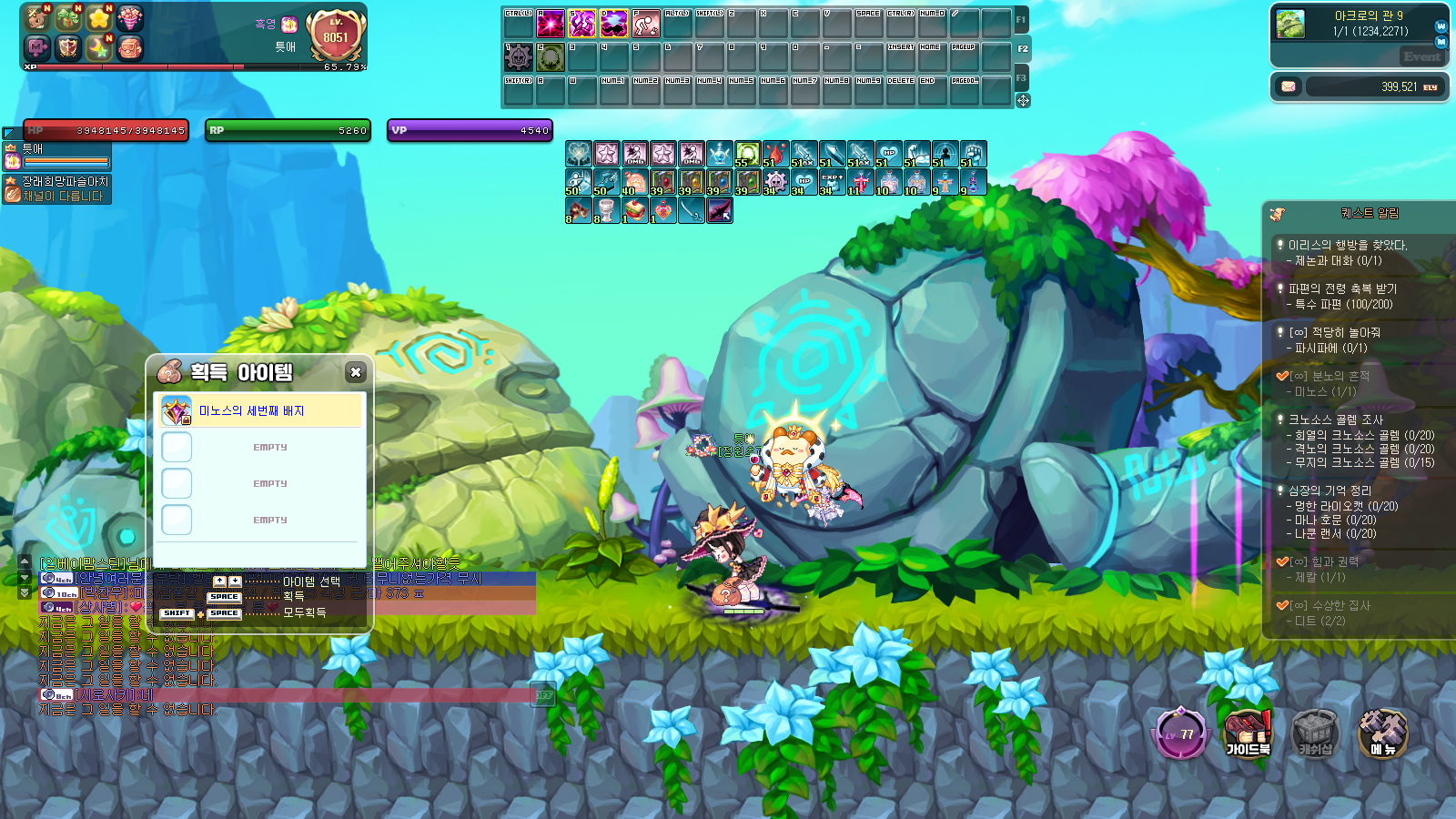Click the greyed Event button
The height and width of the screenshot is (819, 1456).
click(x=1421, y=56)
